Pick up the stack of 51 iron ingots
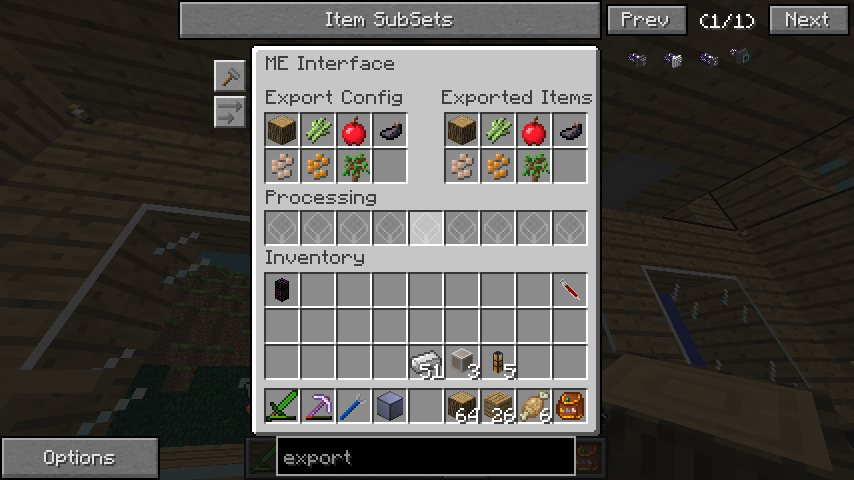Screen dimensions: 854x480 [x=426, y=362]
